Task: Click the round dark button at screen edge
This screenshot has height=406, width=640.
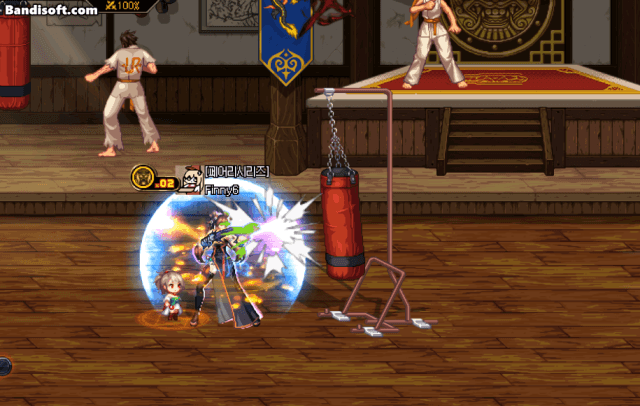Action: tap(4, 366)
